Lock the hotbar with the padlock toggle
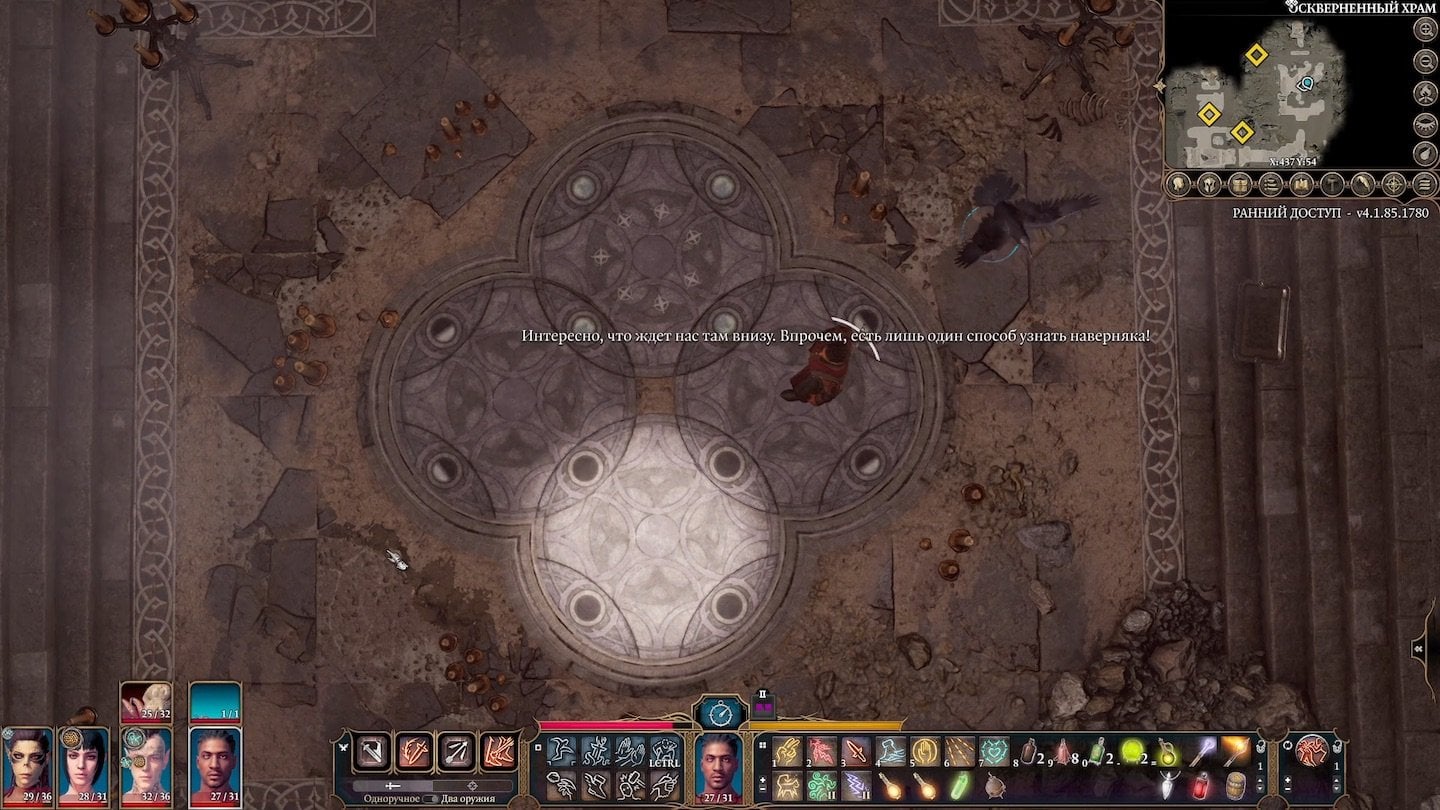The width and height of the screenshot is (1440, 810). point(1260,747)
